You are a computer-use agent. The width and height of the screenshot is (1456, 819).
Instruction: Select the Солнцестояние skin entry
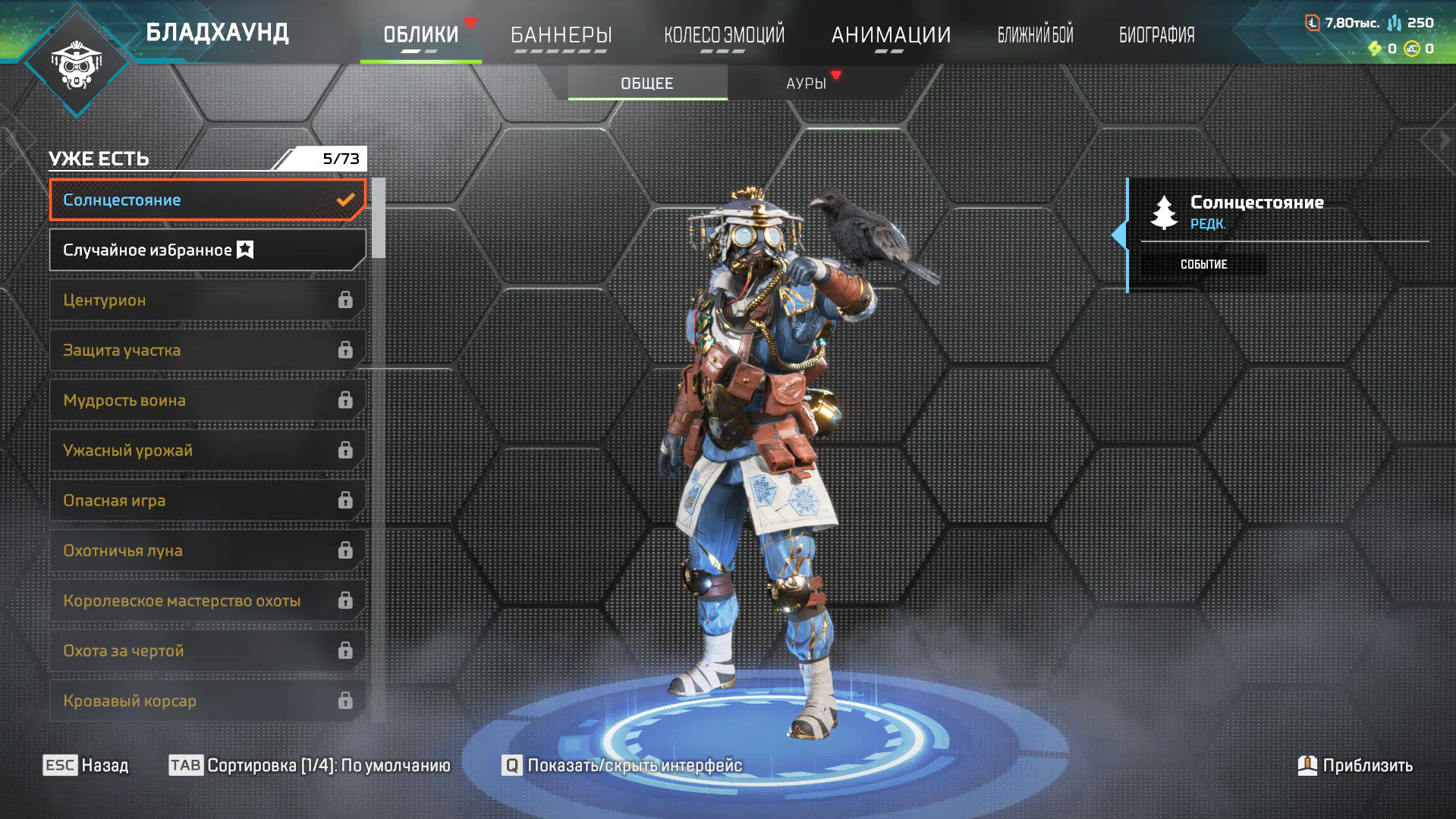(x=207, y=200)
